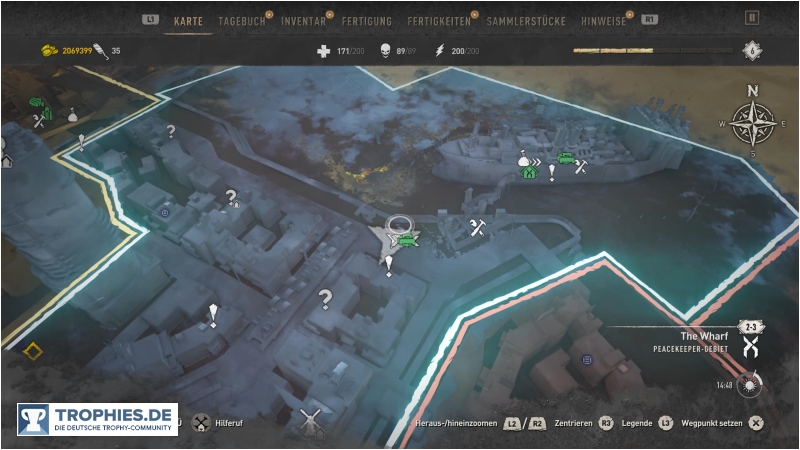Select the Karte tab

click(188, 20)
